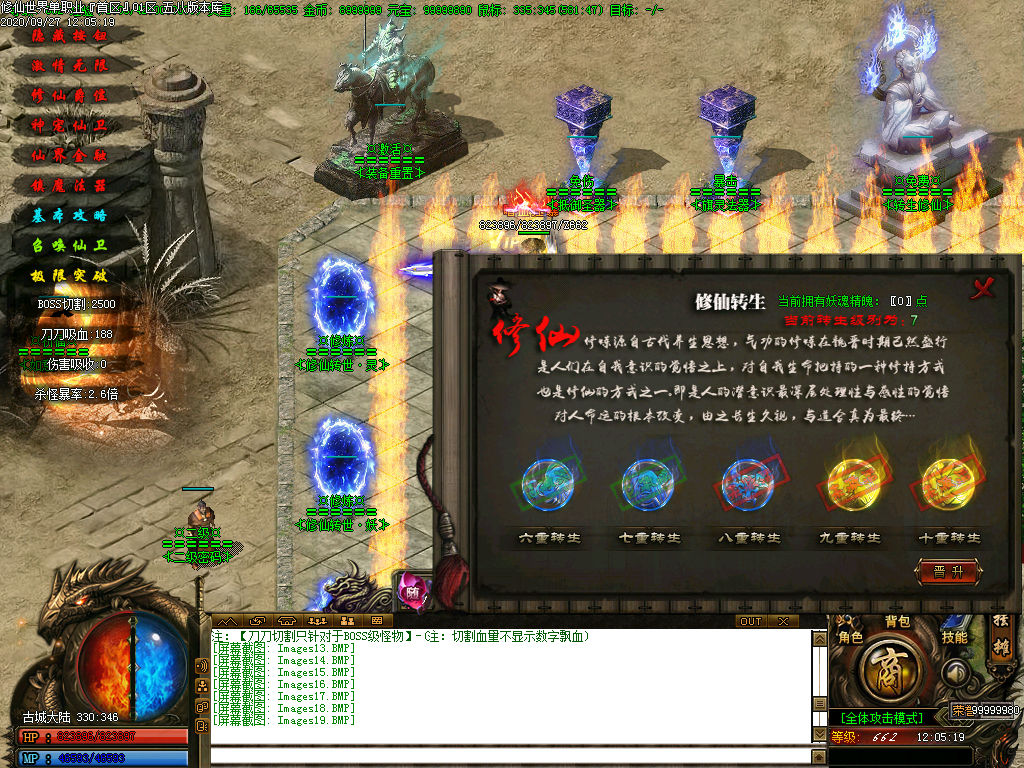The image size is (1024, 768).
Task: Open the 修仙爵位 menu entry
Action: coord(69,95)
